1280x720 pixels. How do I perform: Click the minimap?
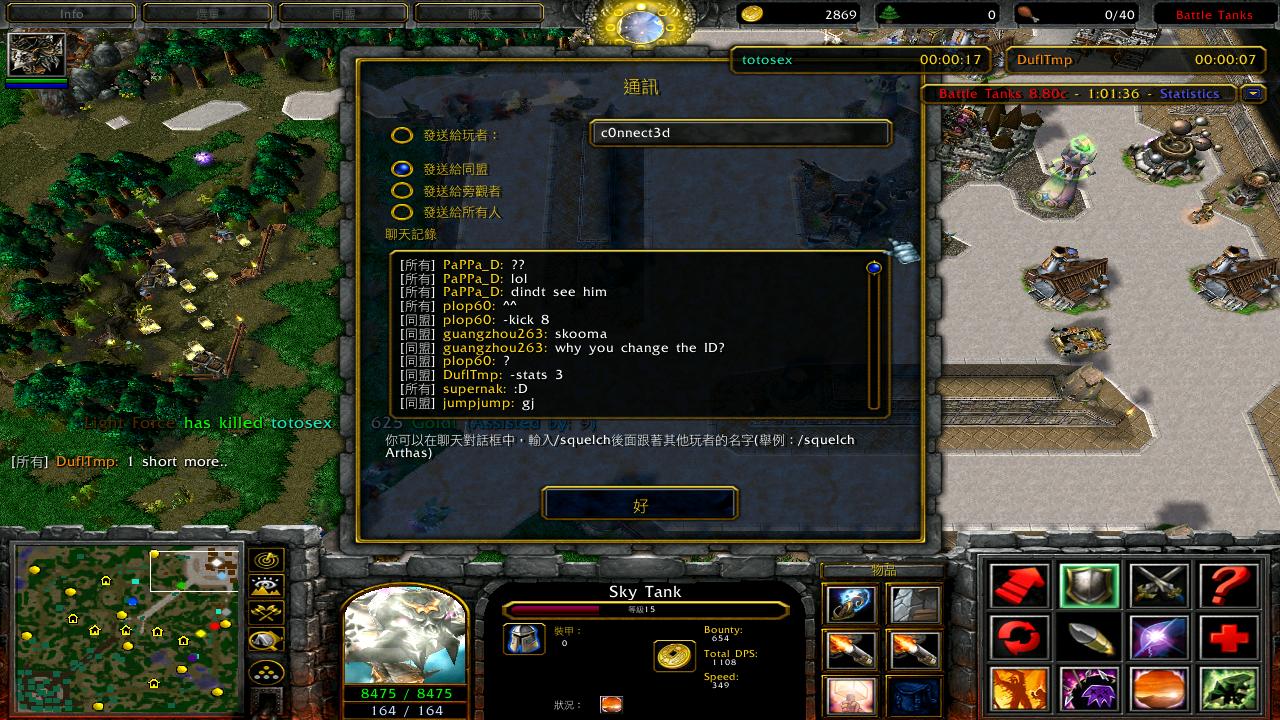127,627
